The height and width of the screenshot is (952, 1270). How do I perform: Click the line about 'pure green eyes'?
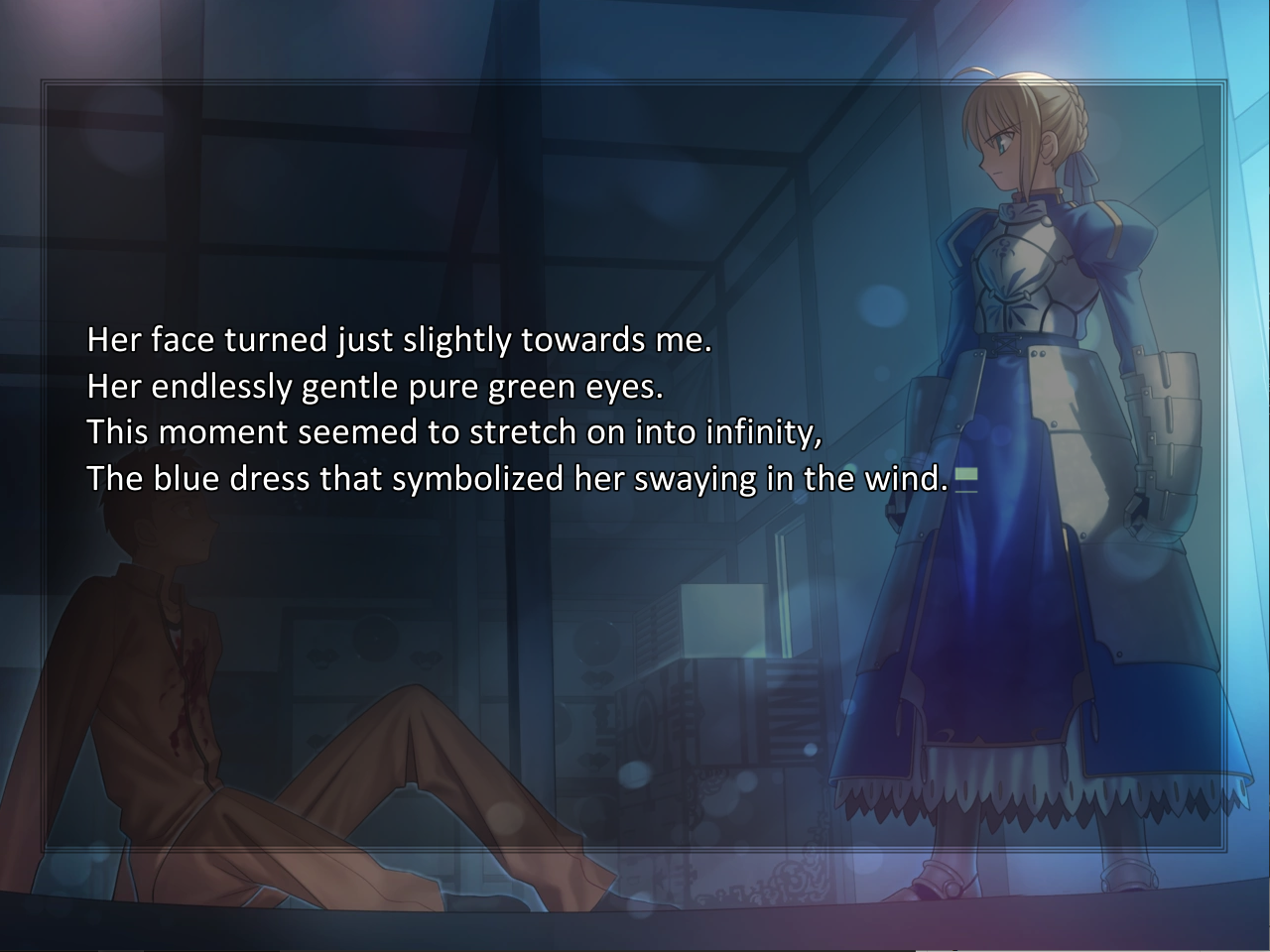coord(377,386)
